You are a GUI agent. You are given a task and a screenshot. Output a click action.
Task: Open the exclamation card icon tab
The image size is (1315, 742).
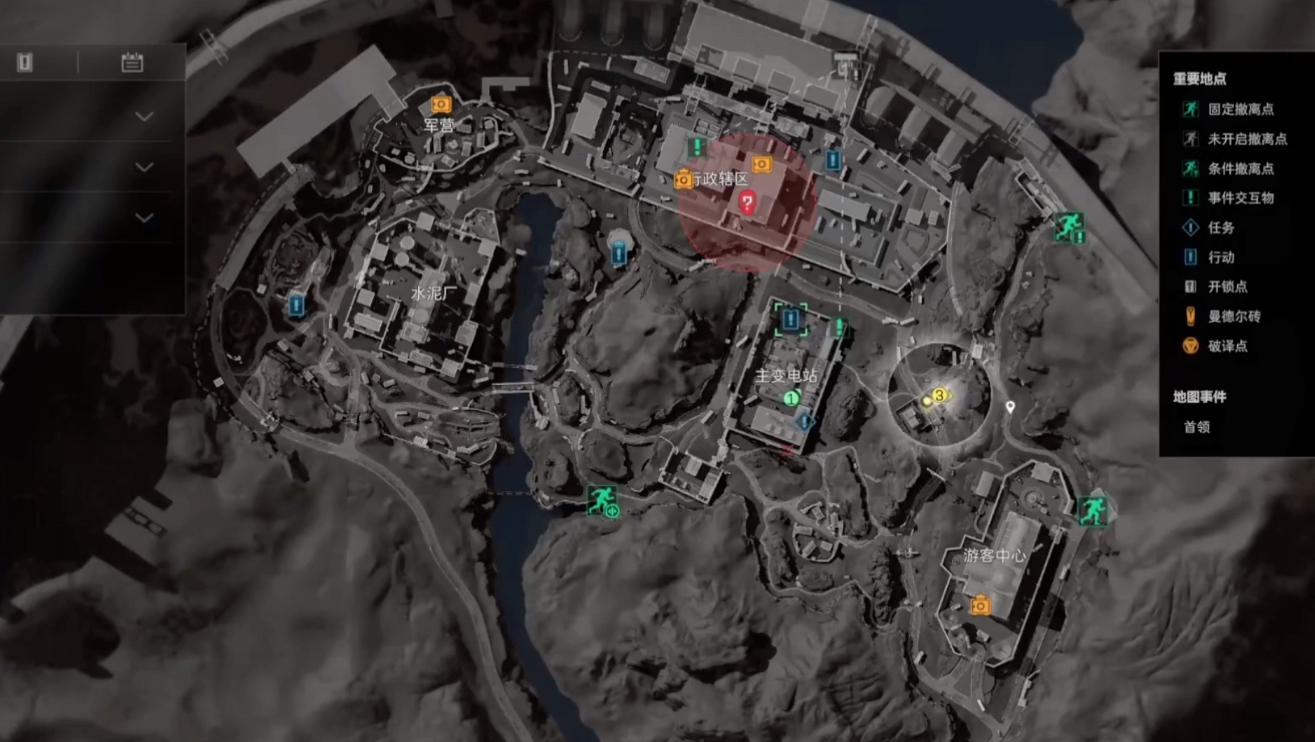click(x=25, y=62)
